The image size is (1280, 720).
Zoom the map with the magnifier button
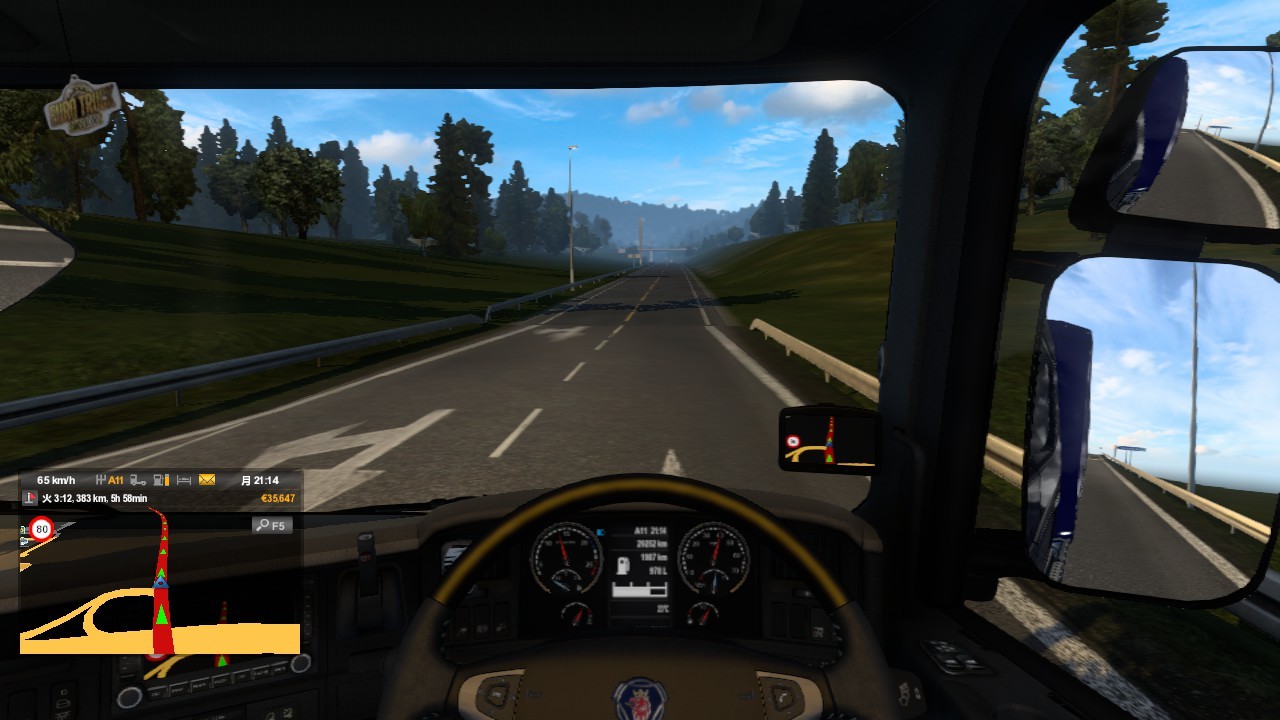(x=271, y=525)
